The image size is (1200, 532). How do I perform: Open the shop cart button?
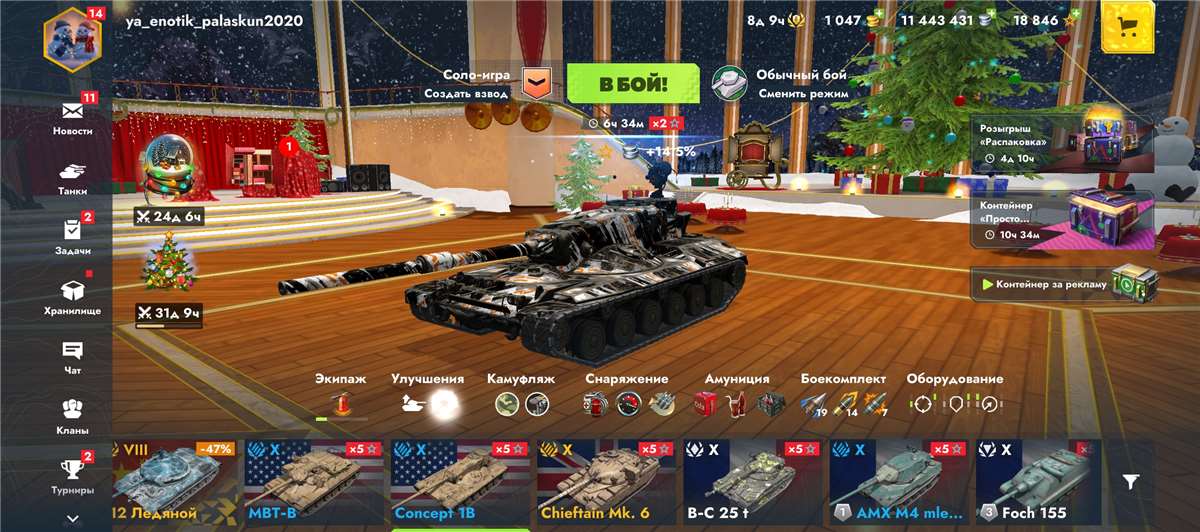pyautogui.click(x=1128, y=26)
